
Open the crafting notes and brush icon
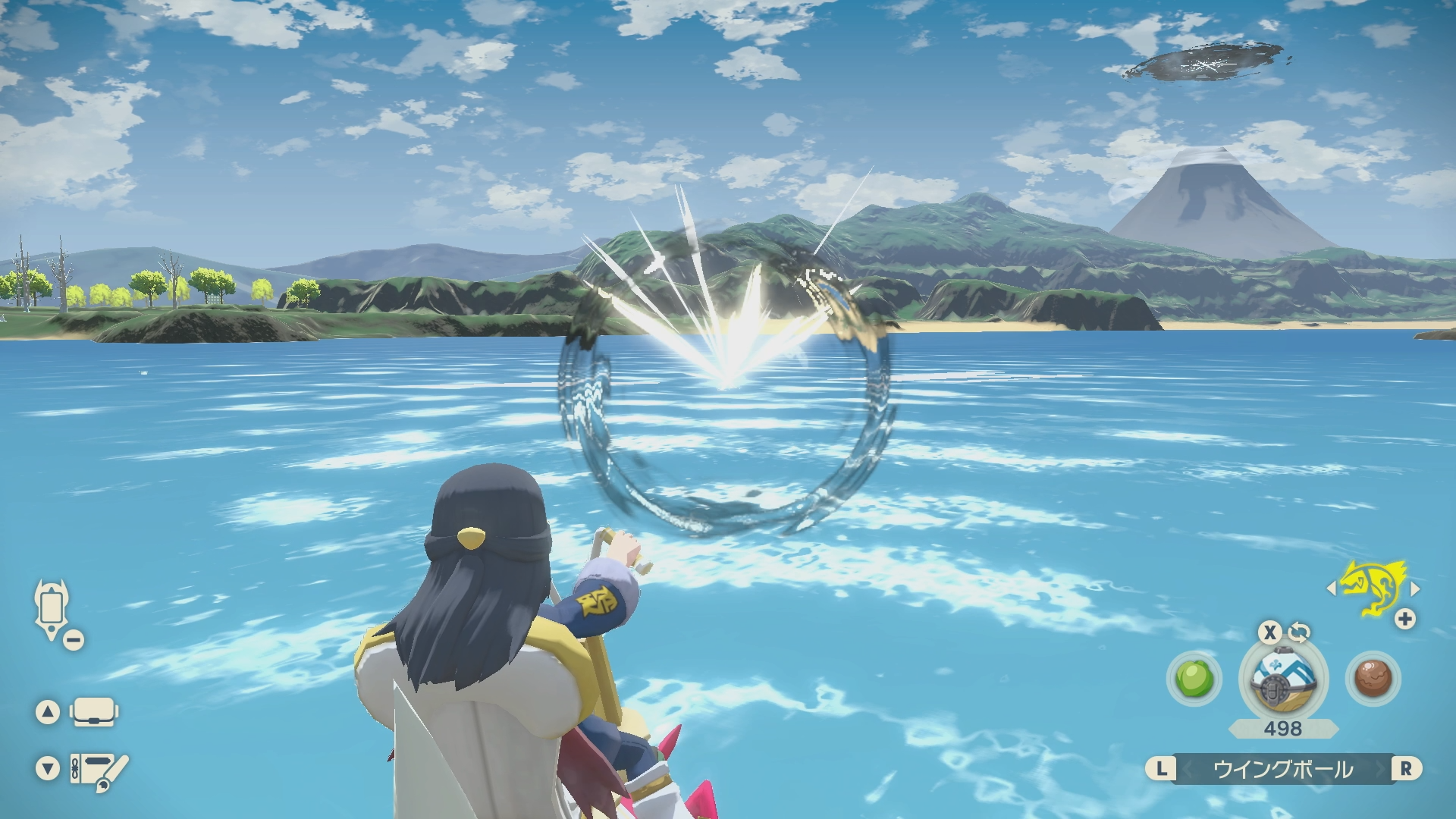(99, 770)
